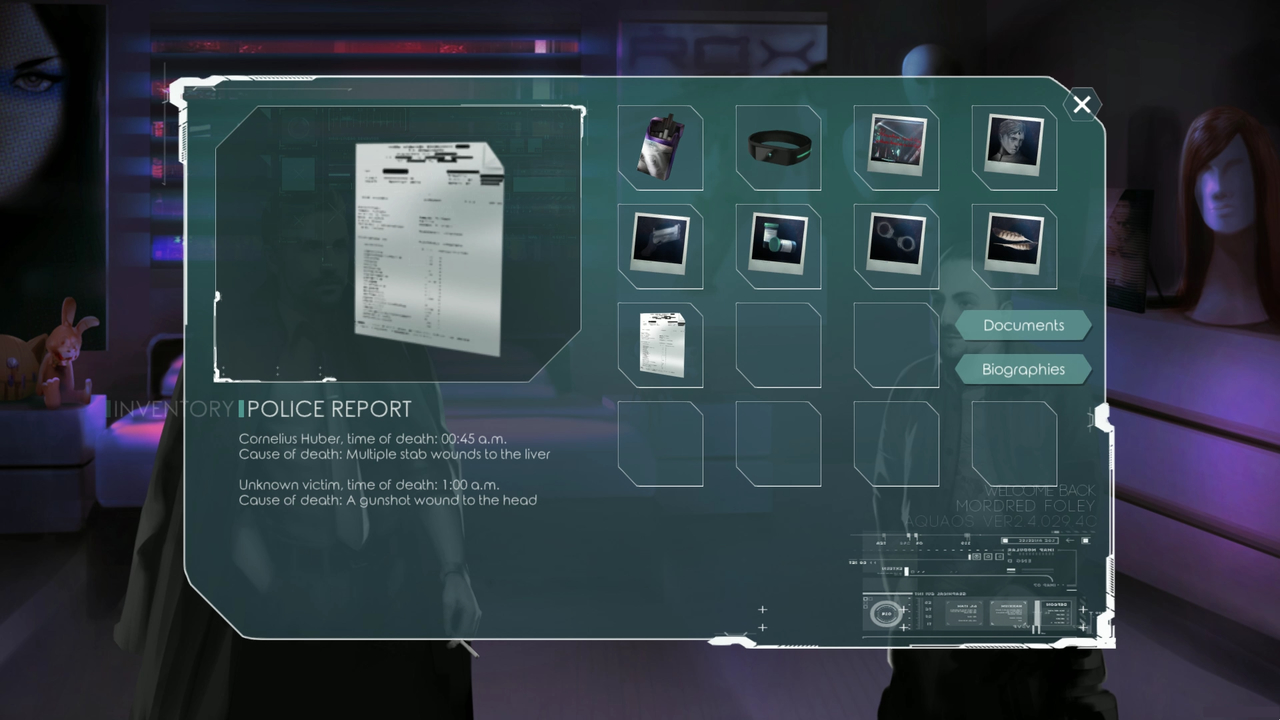Open the black wristband inventory item
The height and width of the screenshot is (720, 1280).
tap(778, 148)
